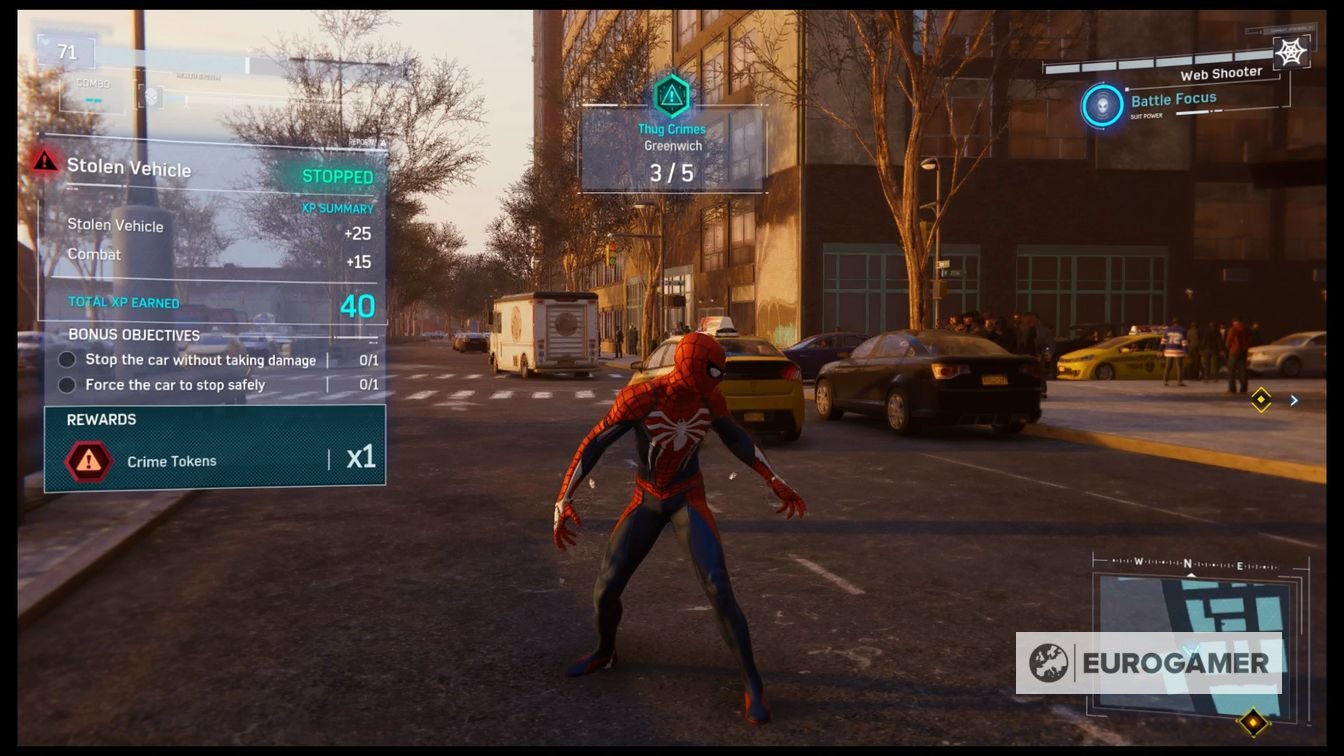Image resolution: width=1344 pixels, height=756 pixels.
Task: Select the Stolen Vehicle crime alert icon
Action: coord(45,161)
